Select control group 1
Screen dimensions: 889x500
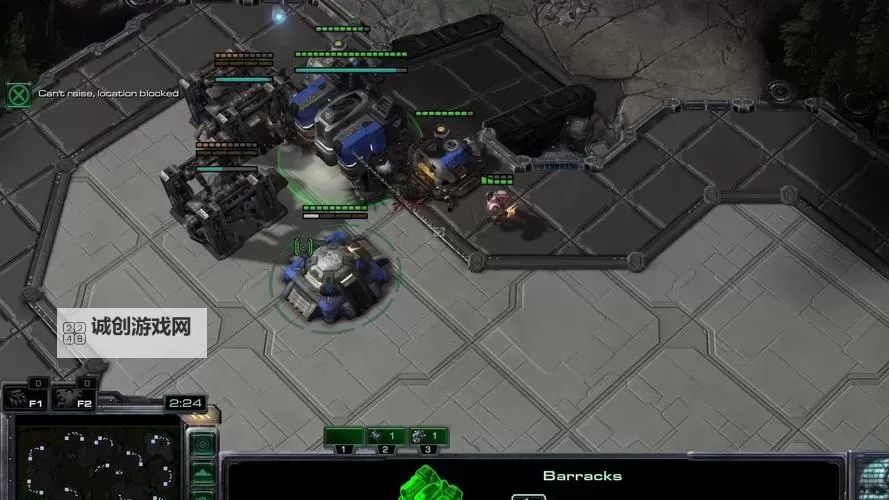(x=343, y=437)
